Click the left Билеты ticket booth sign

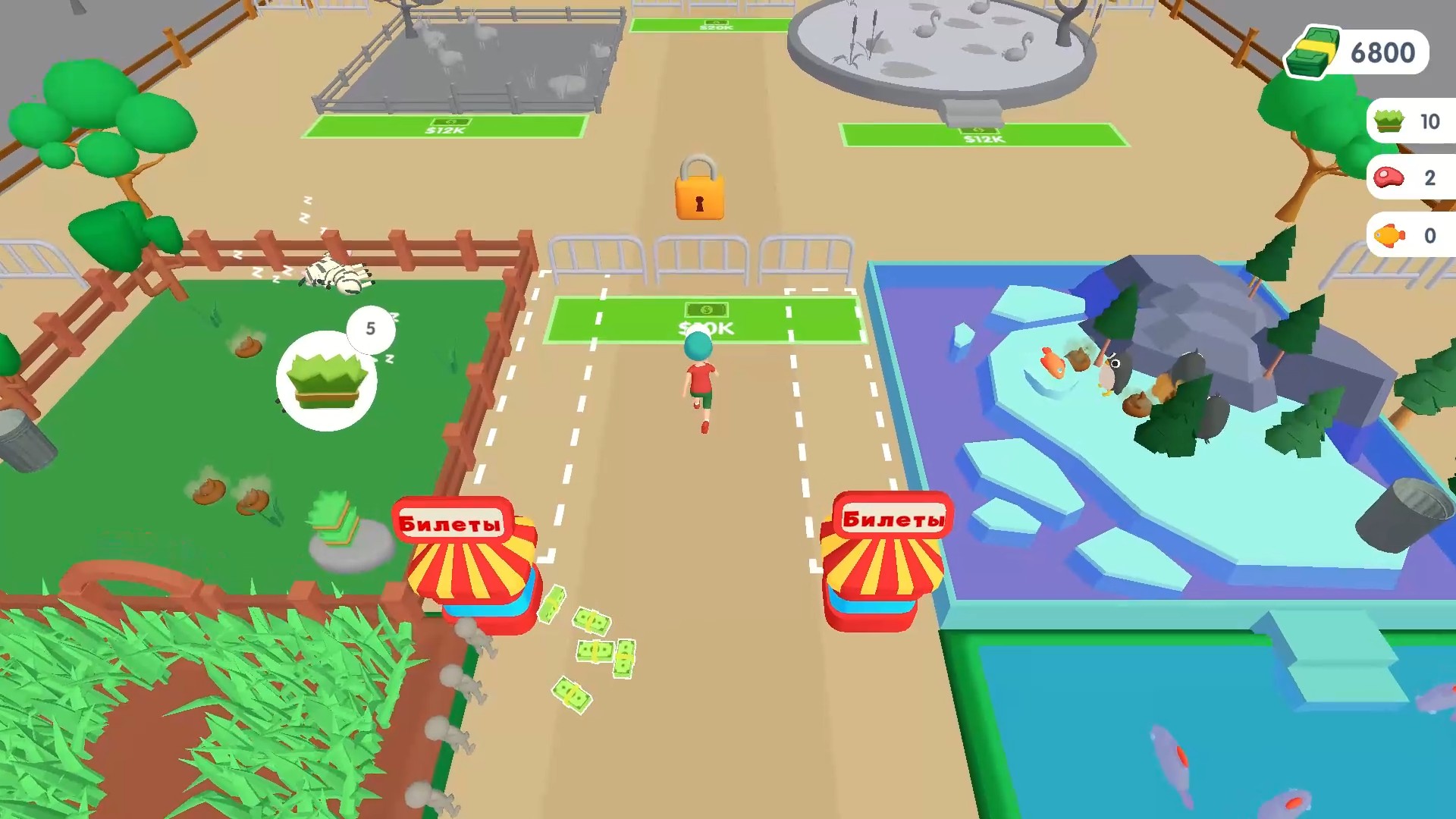pyautogui.click(x=453, y=519)
